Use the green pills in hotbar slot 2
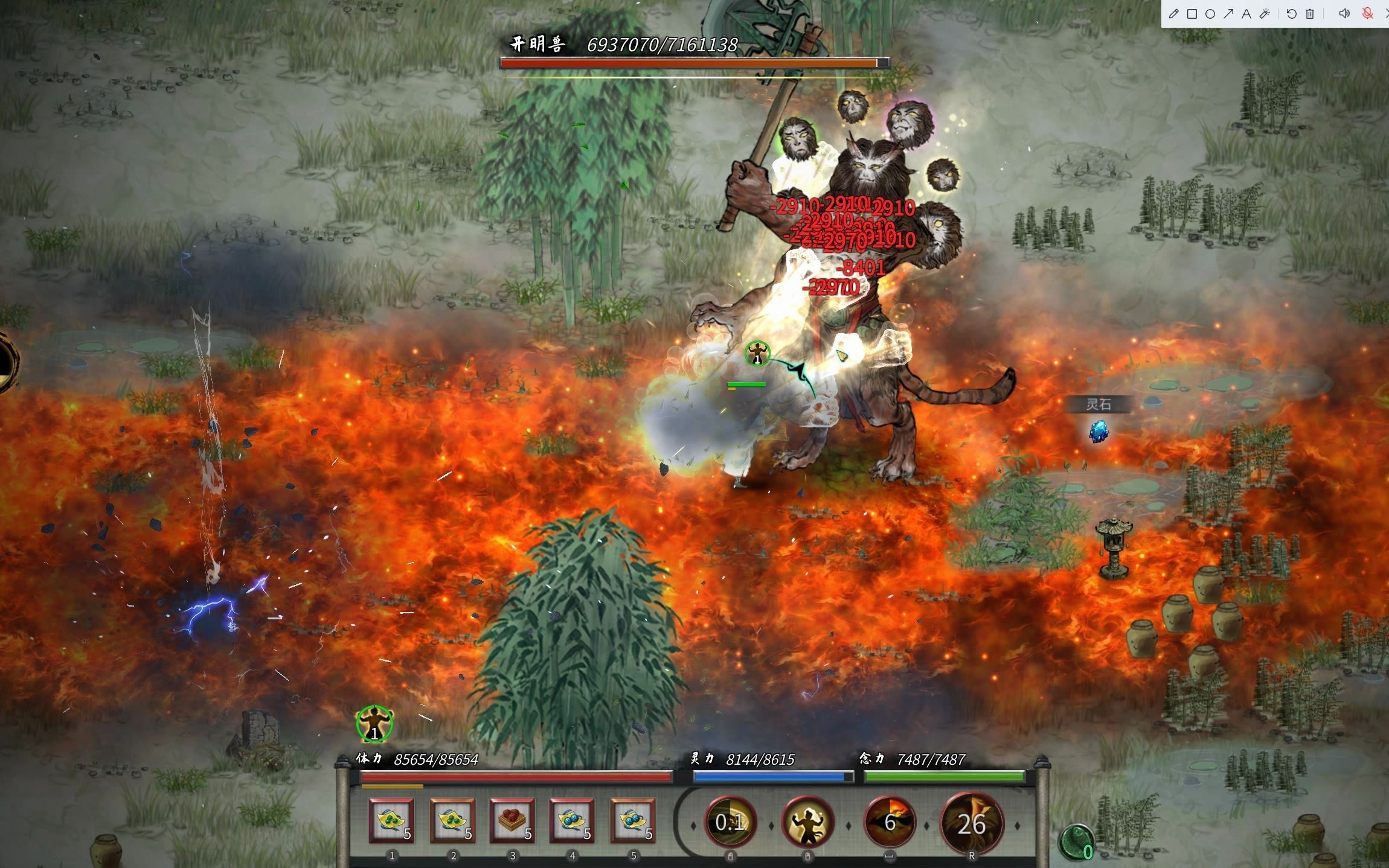Viewport: 1389px width, 868px height. click(452, 821)
